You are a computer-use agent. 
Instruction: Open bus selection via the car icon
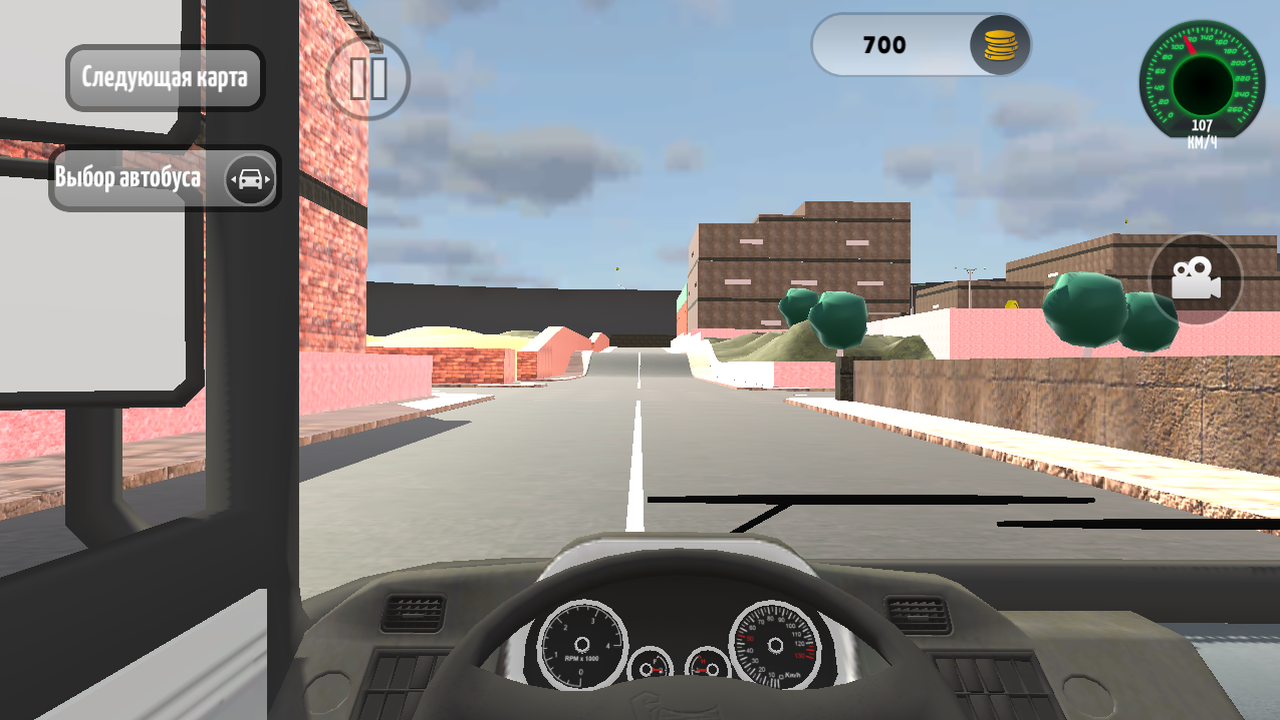click(252, 177)
